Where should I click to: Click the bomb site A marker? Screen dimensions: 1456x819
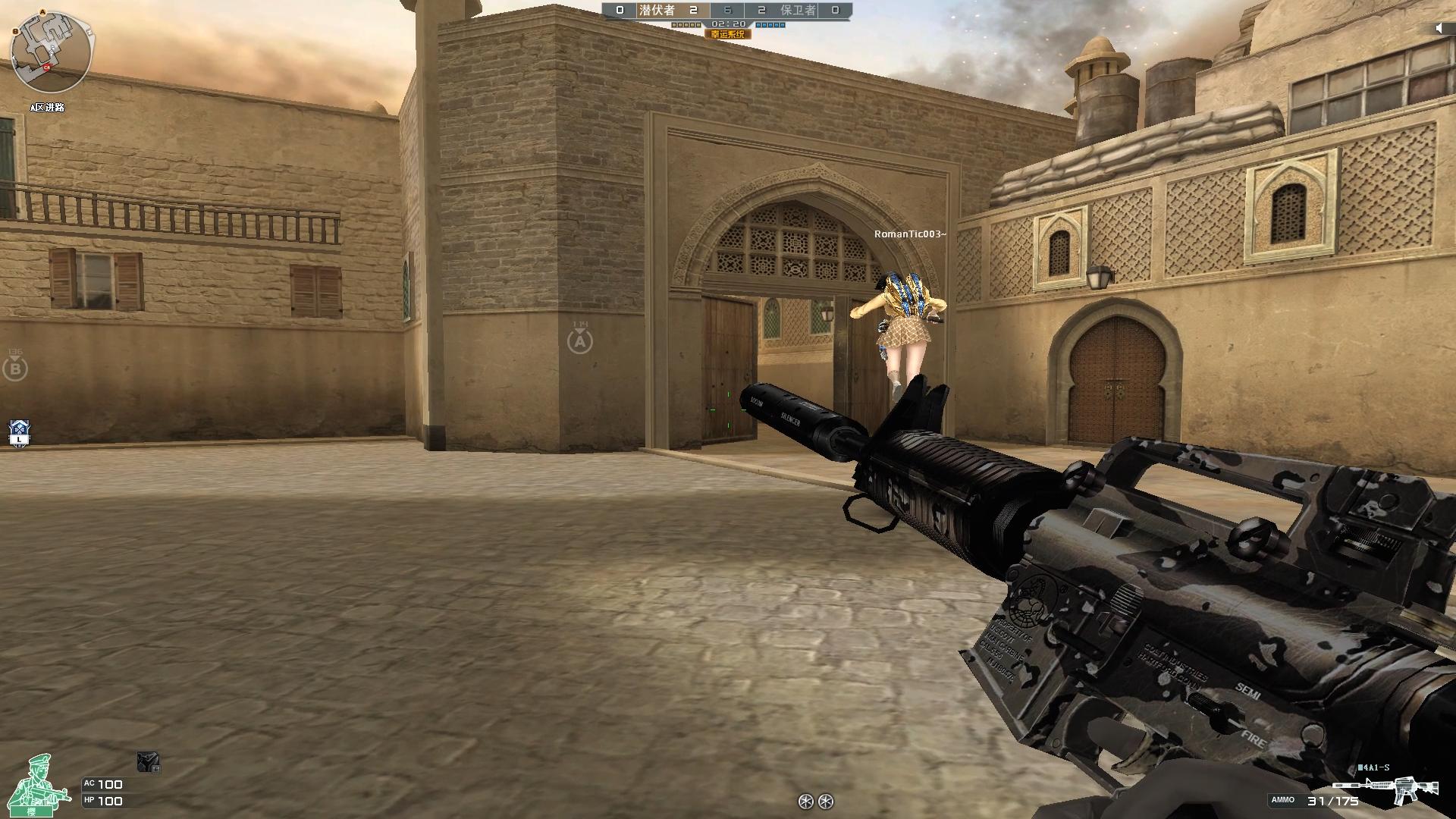point(580,342)
